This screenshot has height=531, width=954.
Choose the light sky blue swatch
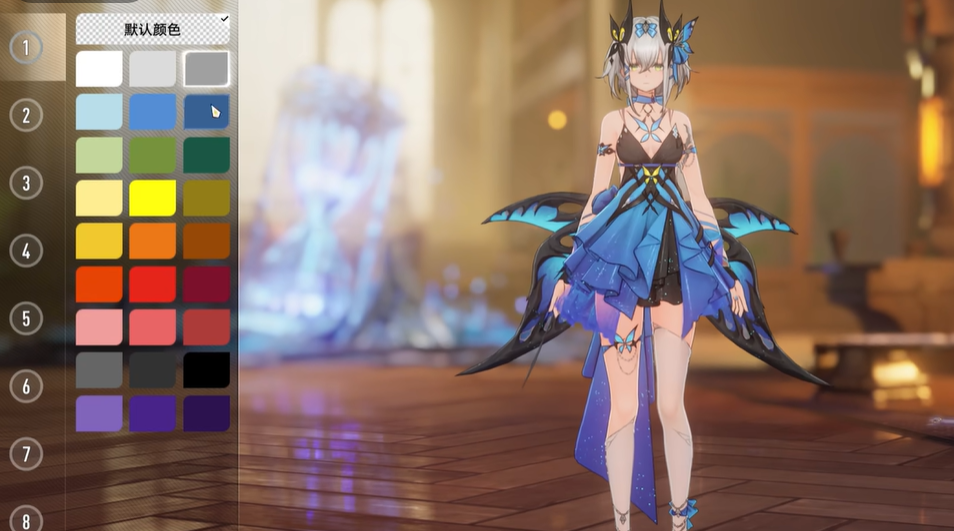[x=99, y=112]
